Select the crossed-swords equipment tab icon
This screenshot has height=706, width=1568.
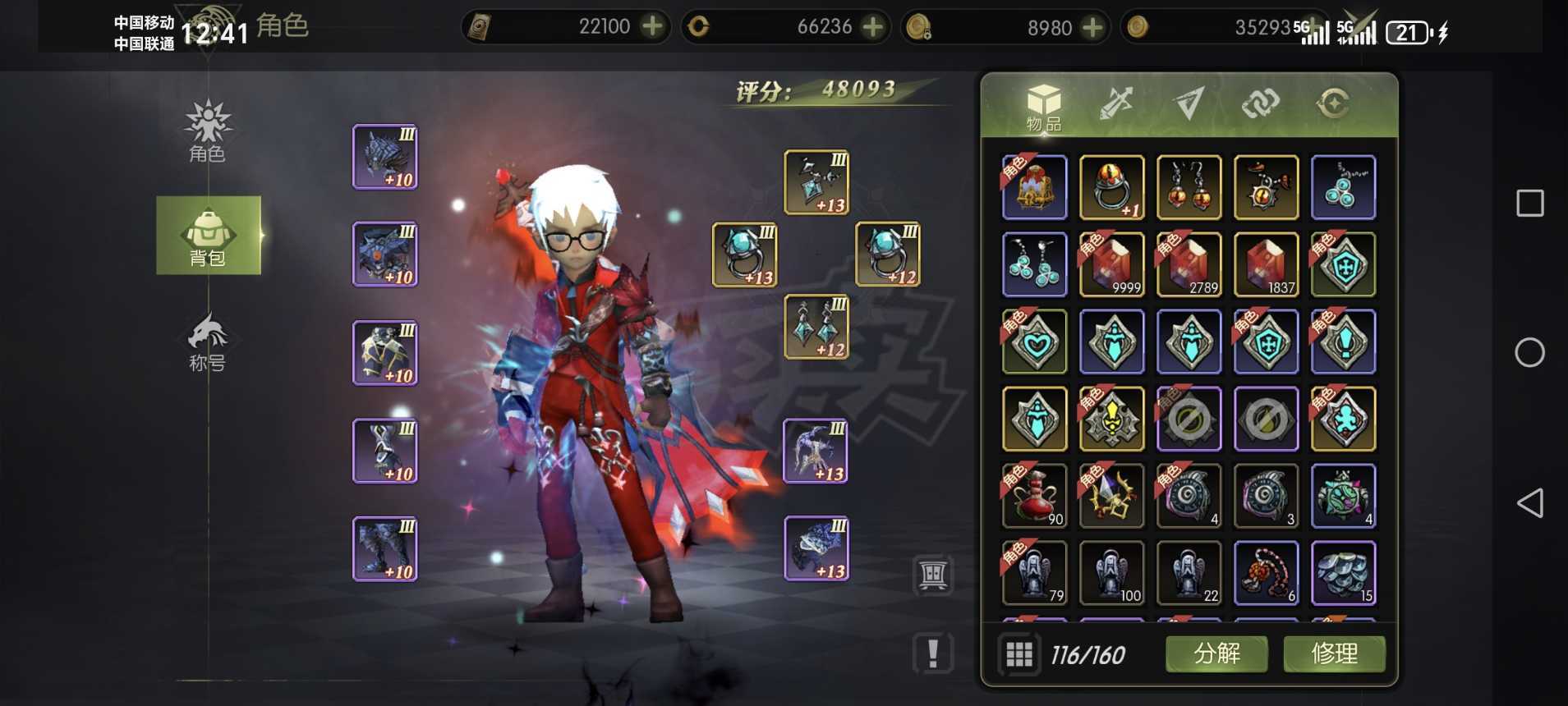1117,104
